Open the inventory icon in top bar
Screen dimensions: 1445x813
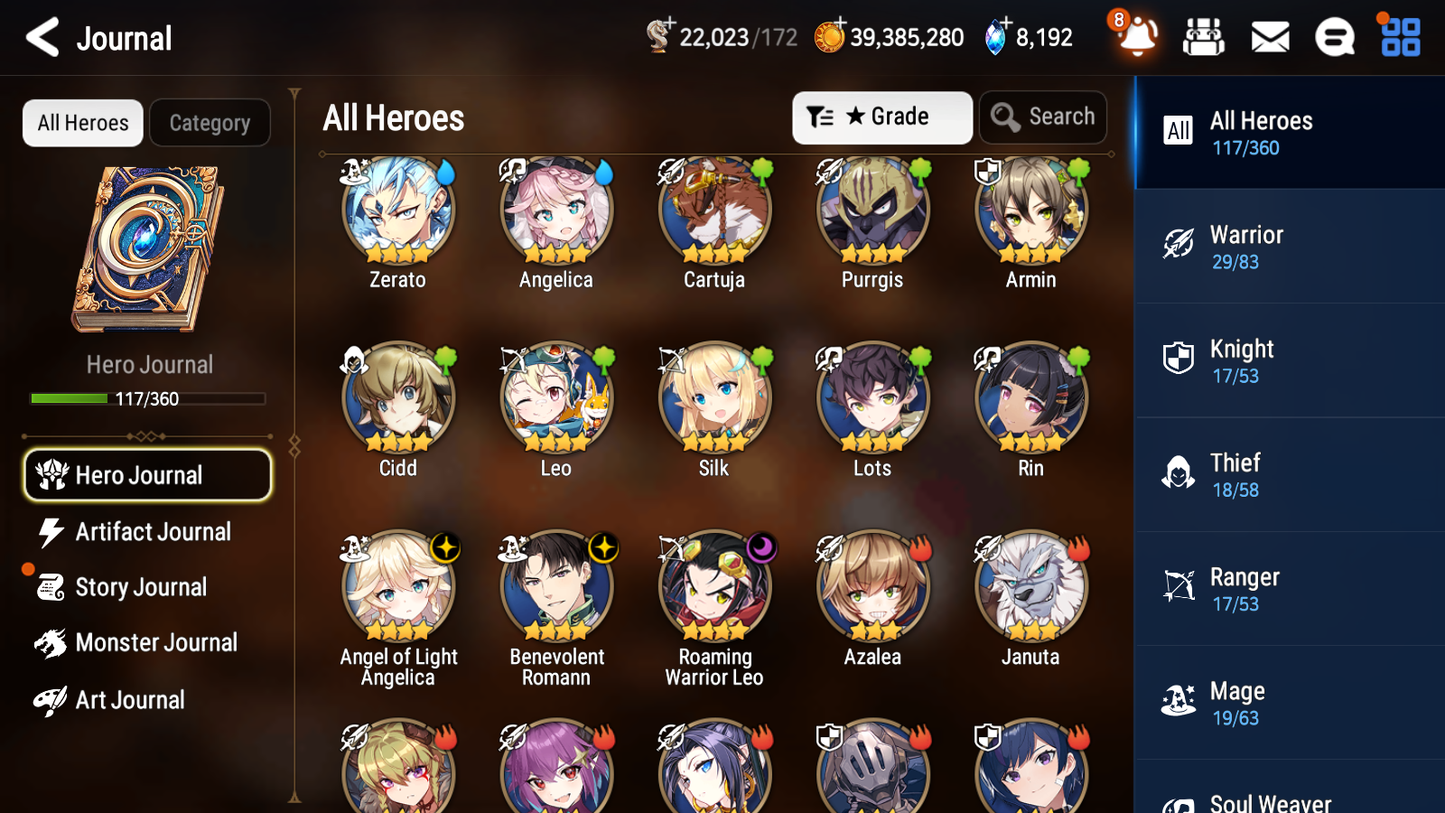pyautogui.click(x=1203, y=36)
